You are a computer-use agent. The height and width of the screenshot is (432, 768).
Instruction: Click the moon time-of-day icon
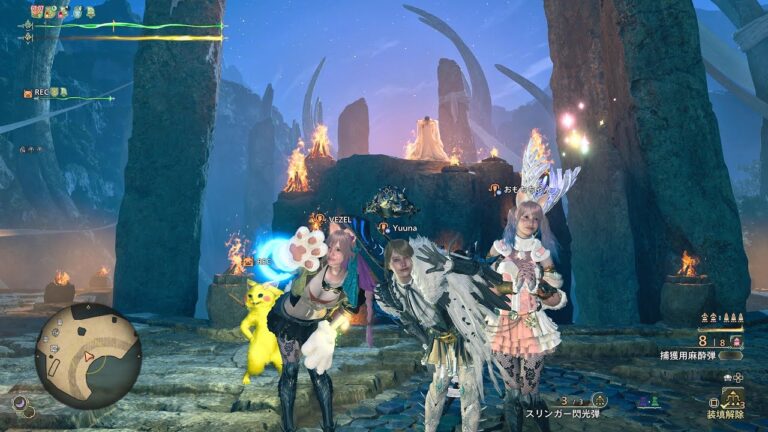20,403
